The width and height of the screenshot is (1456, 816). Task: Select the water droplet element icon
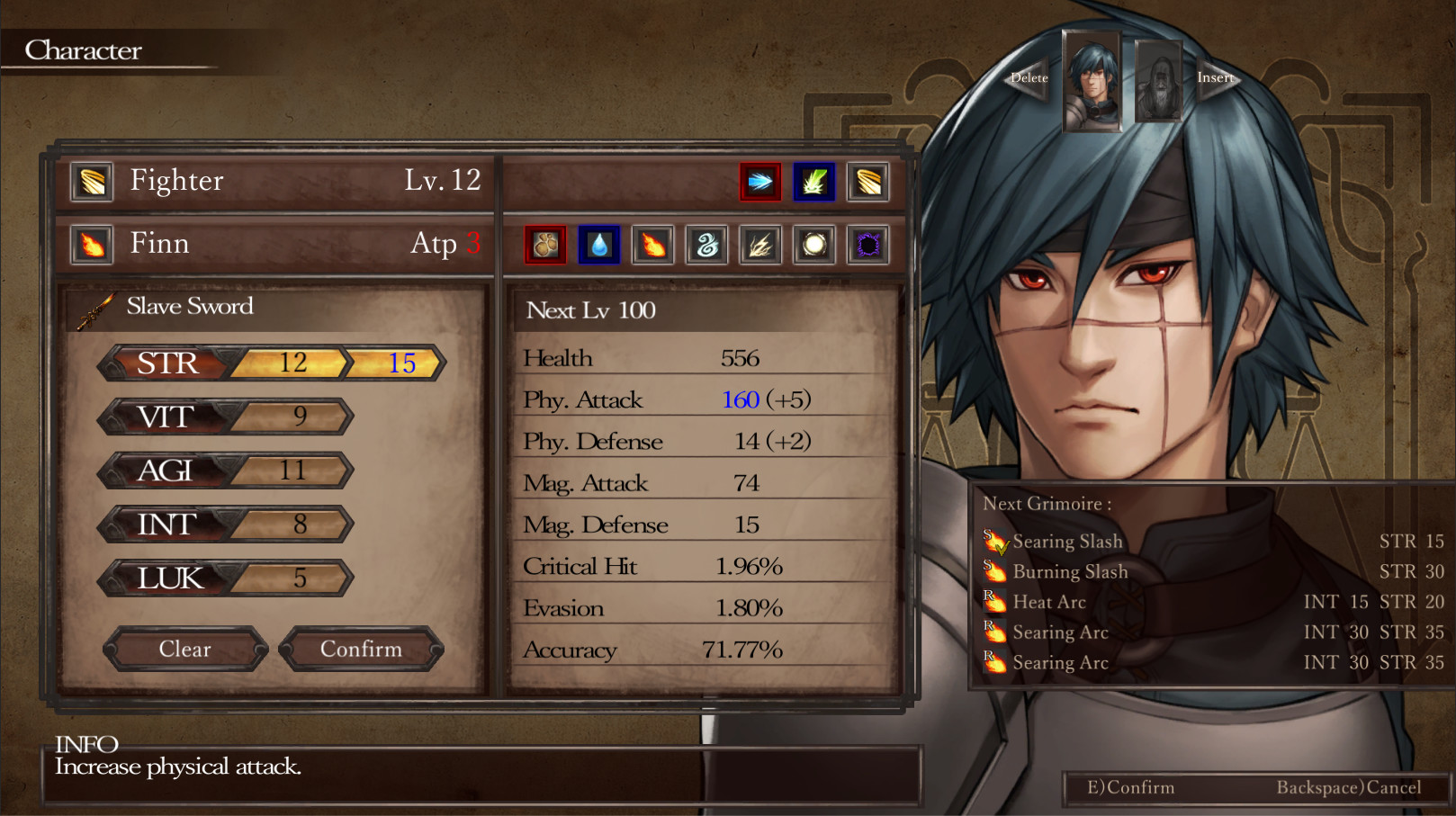coord(599,245)
